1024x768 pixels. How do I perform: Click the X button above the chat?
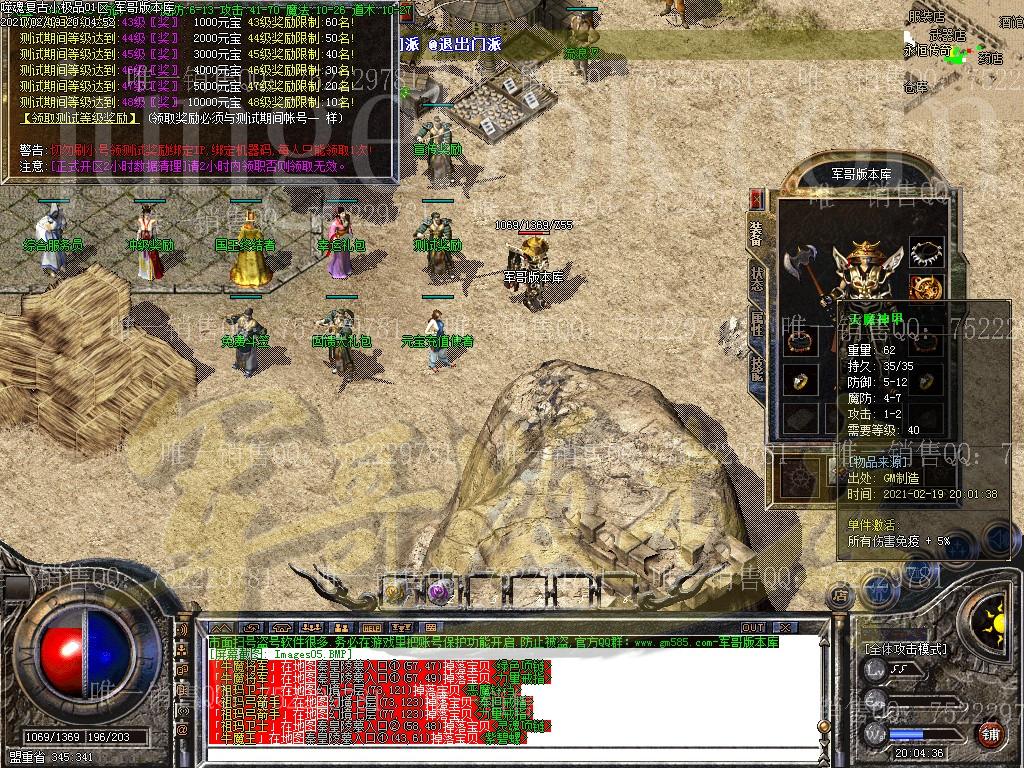(786, 627)
